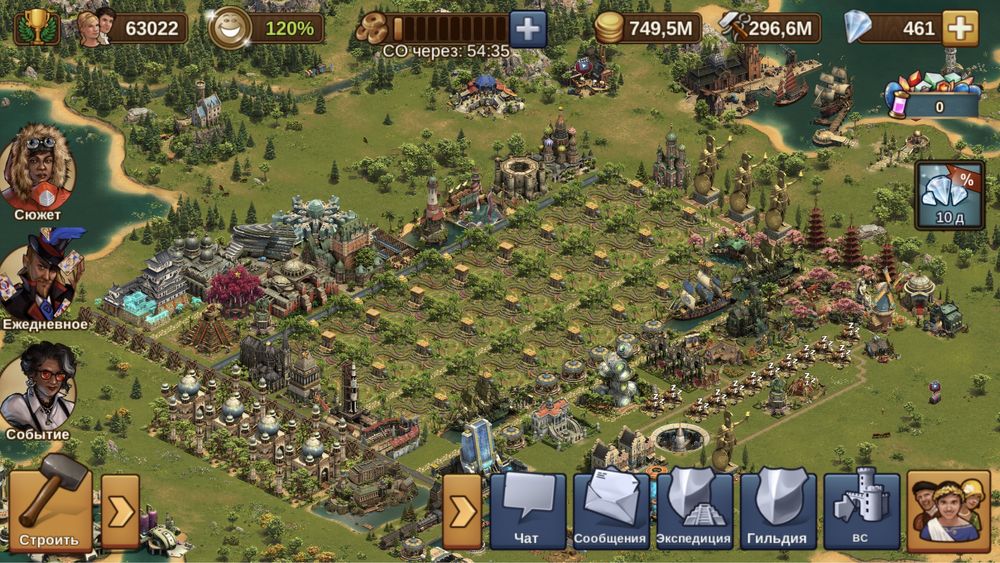This screenshot has height=563, width=1000.
Task: Open Сообщения messages
Action: pos(610,510)
